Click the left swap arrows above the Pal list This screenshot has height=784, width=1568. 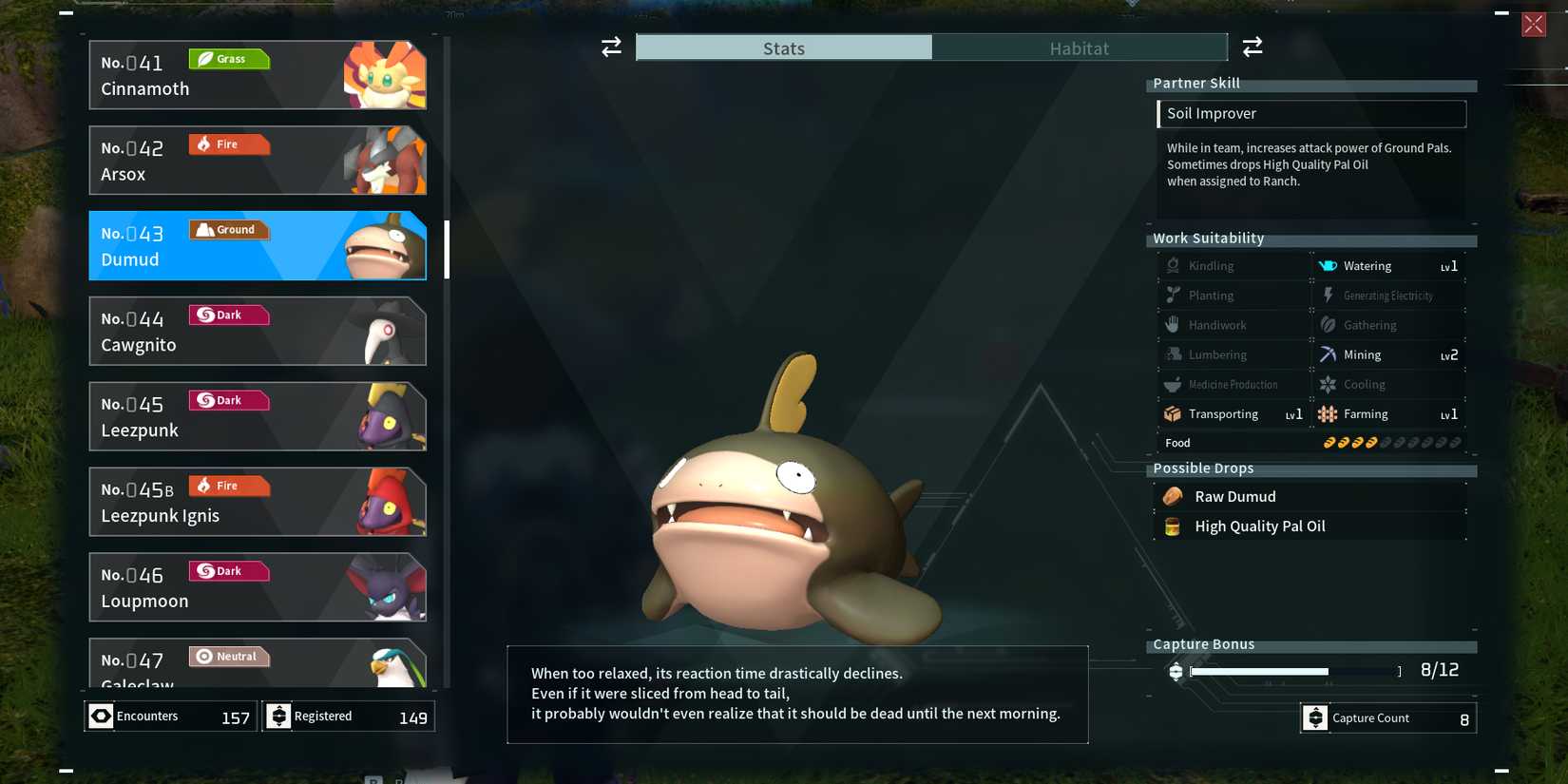click(609, 46)
